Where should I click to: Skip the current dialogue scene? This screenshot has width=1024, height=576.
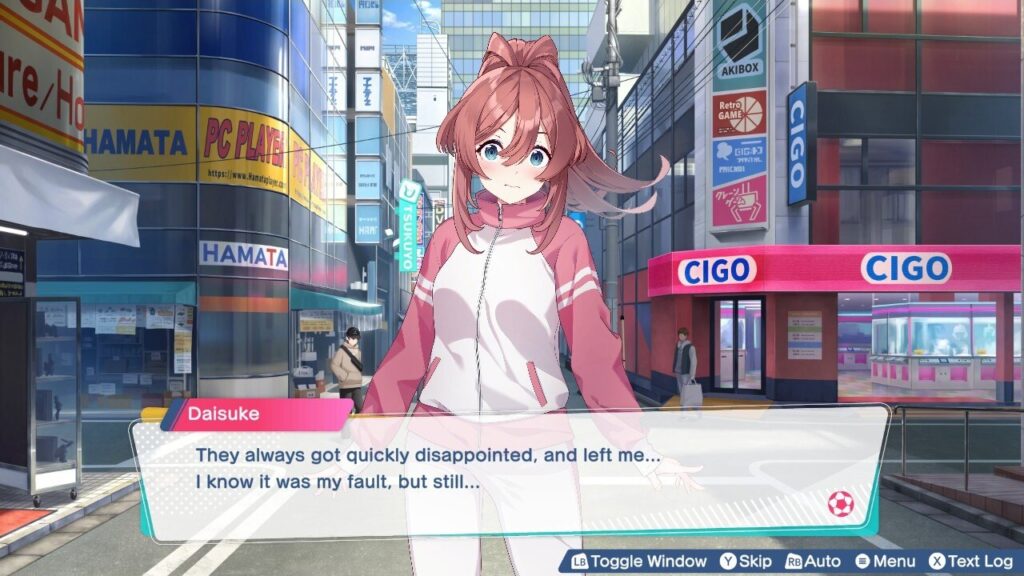coord(745,562)
